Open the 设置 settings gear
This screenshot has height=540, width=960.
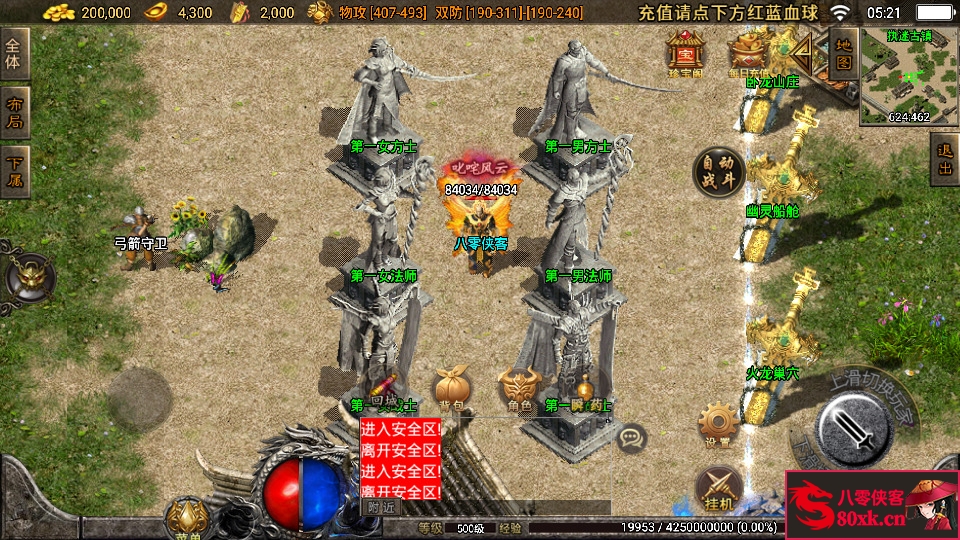[x=716, y=425]
